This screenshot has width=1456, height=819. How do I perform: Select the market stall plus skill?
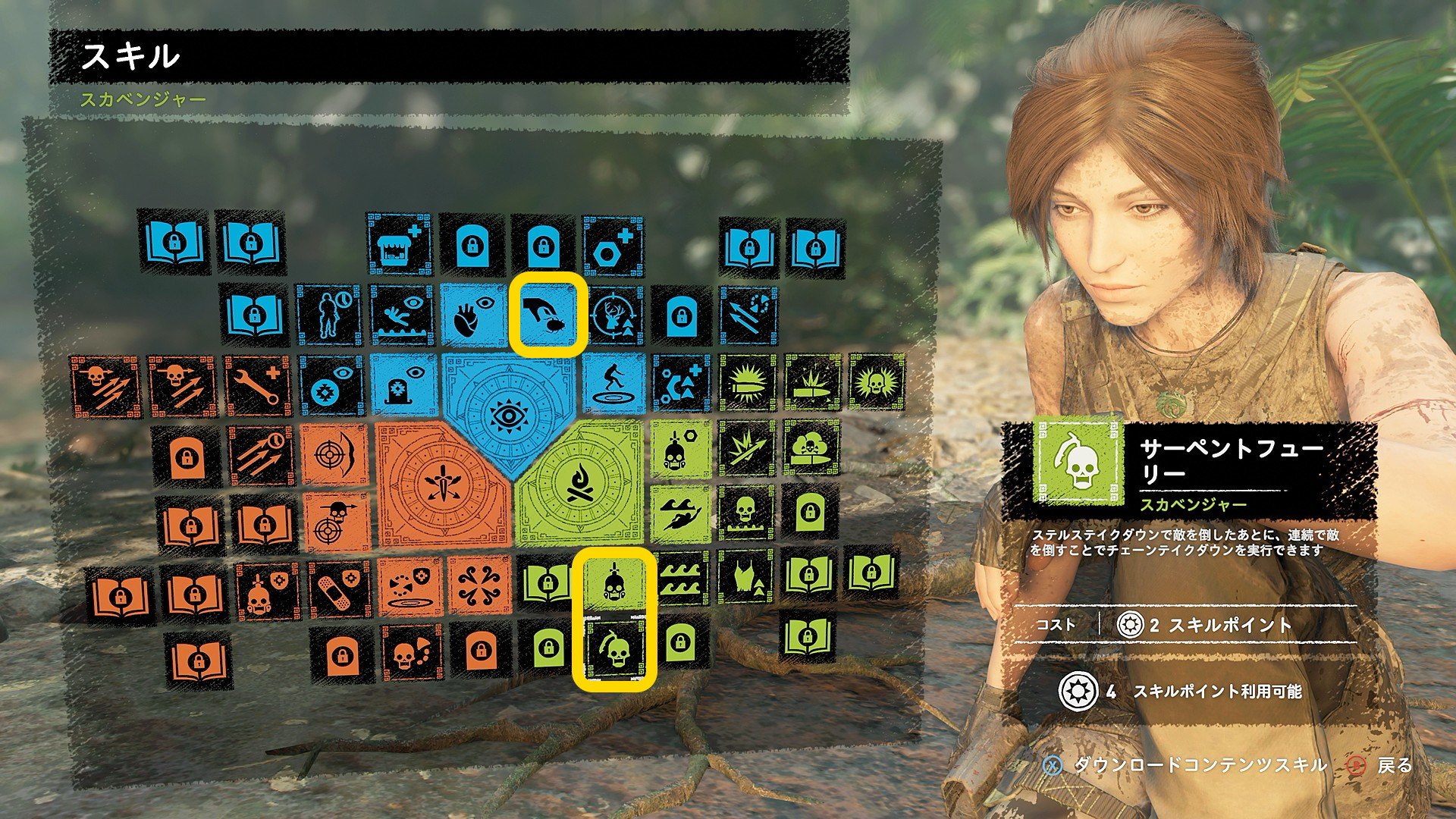click(x=399, y=244)
